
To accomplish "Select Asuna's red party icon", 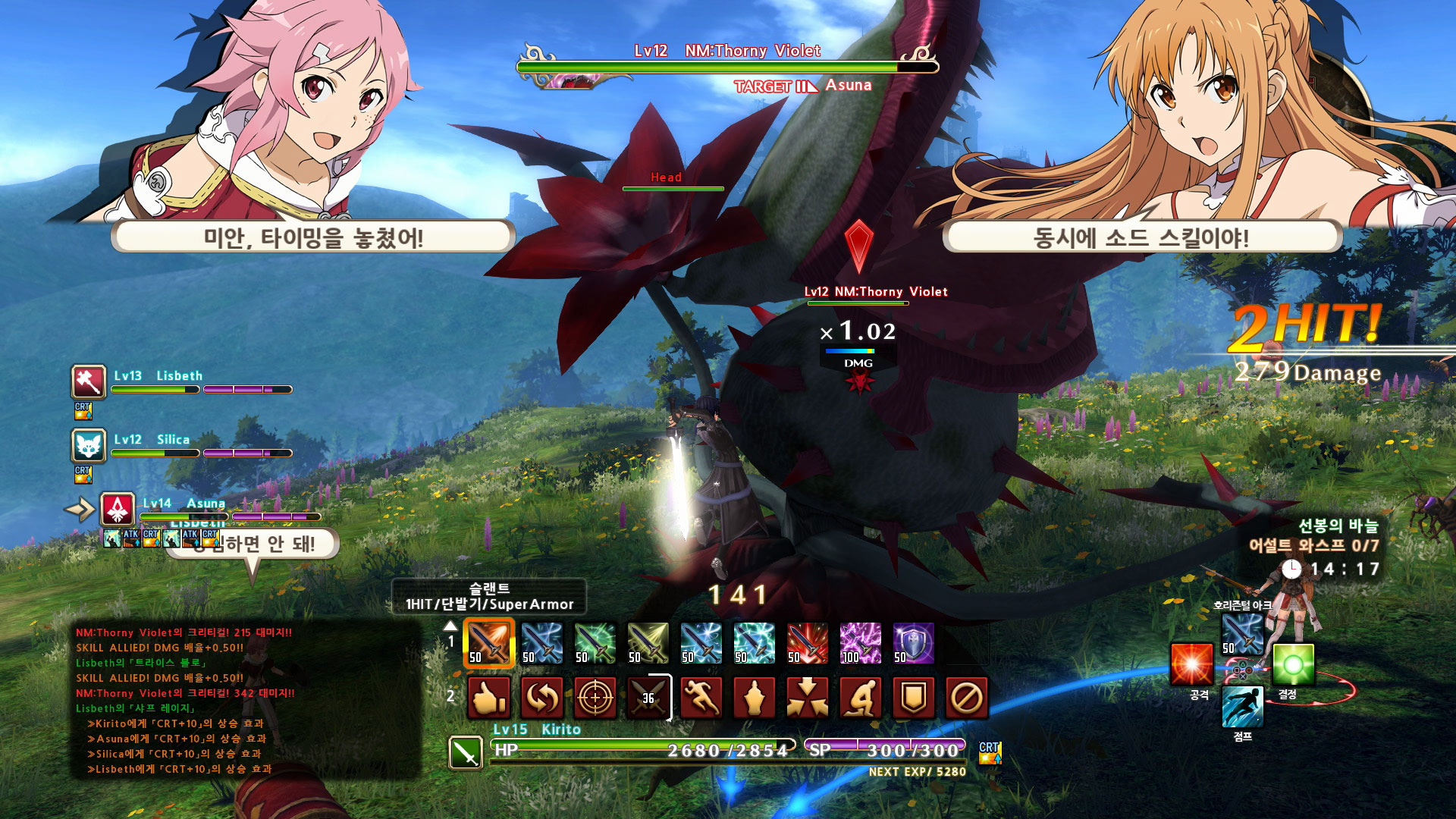I will click(x=118, y=510).
